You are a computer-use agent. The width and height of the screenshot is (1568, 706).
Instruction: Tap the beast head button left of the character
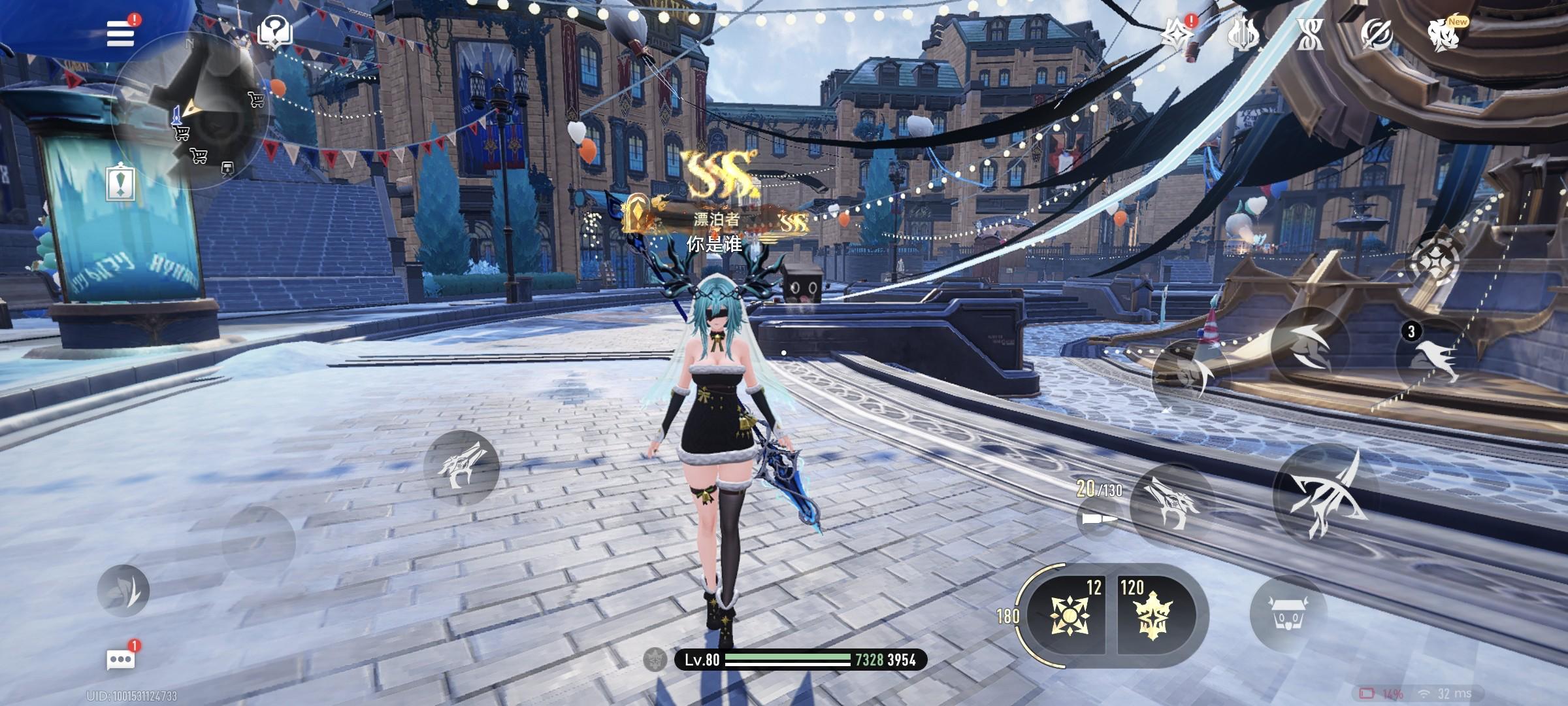pos(461,467)
